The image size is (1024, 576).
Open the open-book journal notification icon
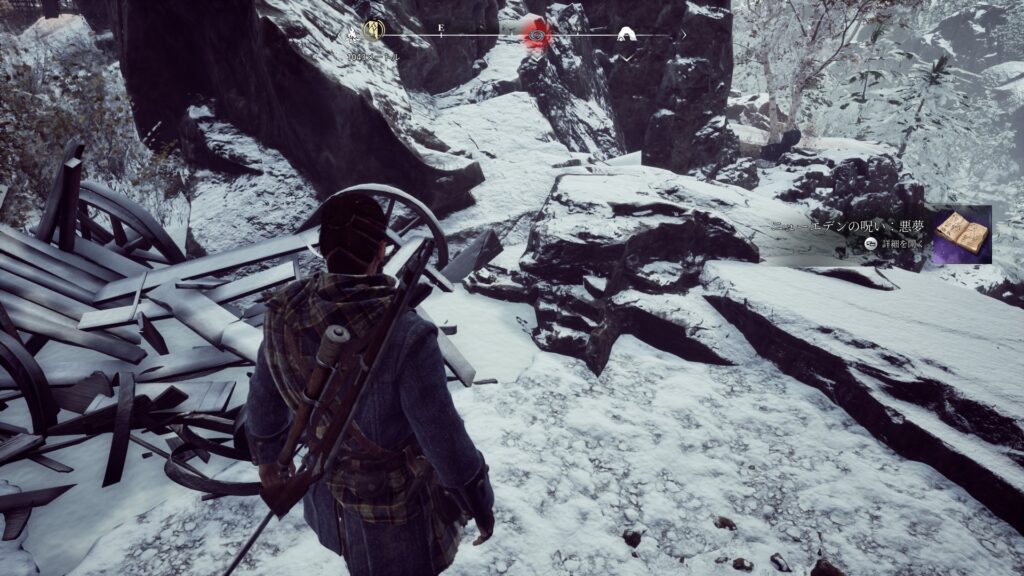(961, 233)
